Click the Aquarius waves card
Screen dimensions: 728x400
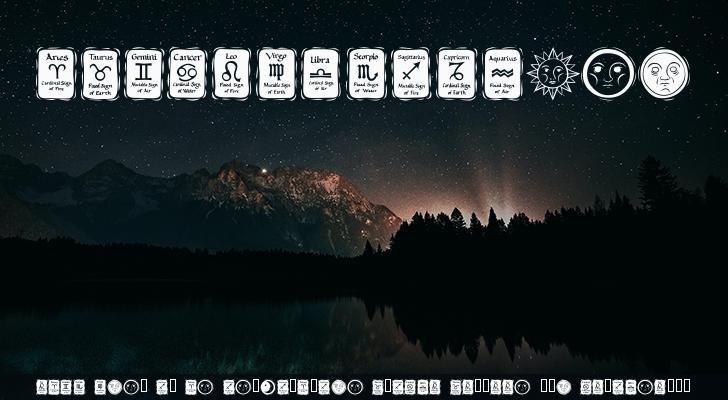coord(503,74)
